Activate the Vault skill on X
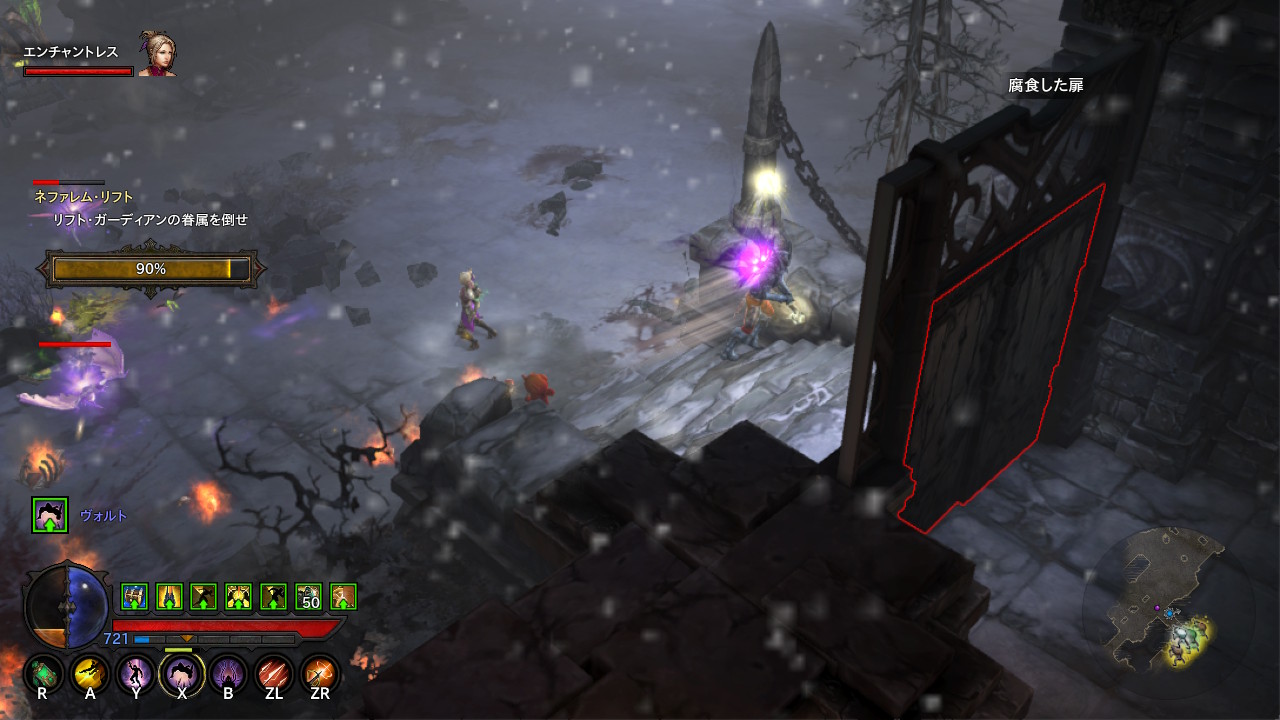Screen dimensions: 1280x720 tap(182, 673)
